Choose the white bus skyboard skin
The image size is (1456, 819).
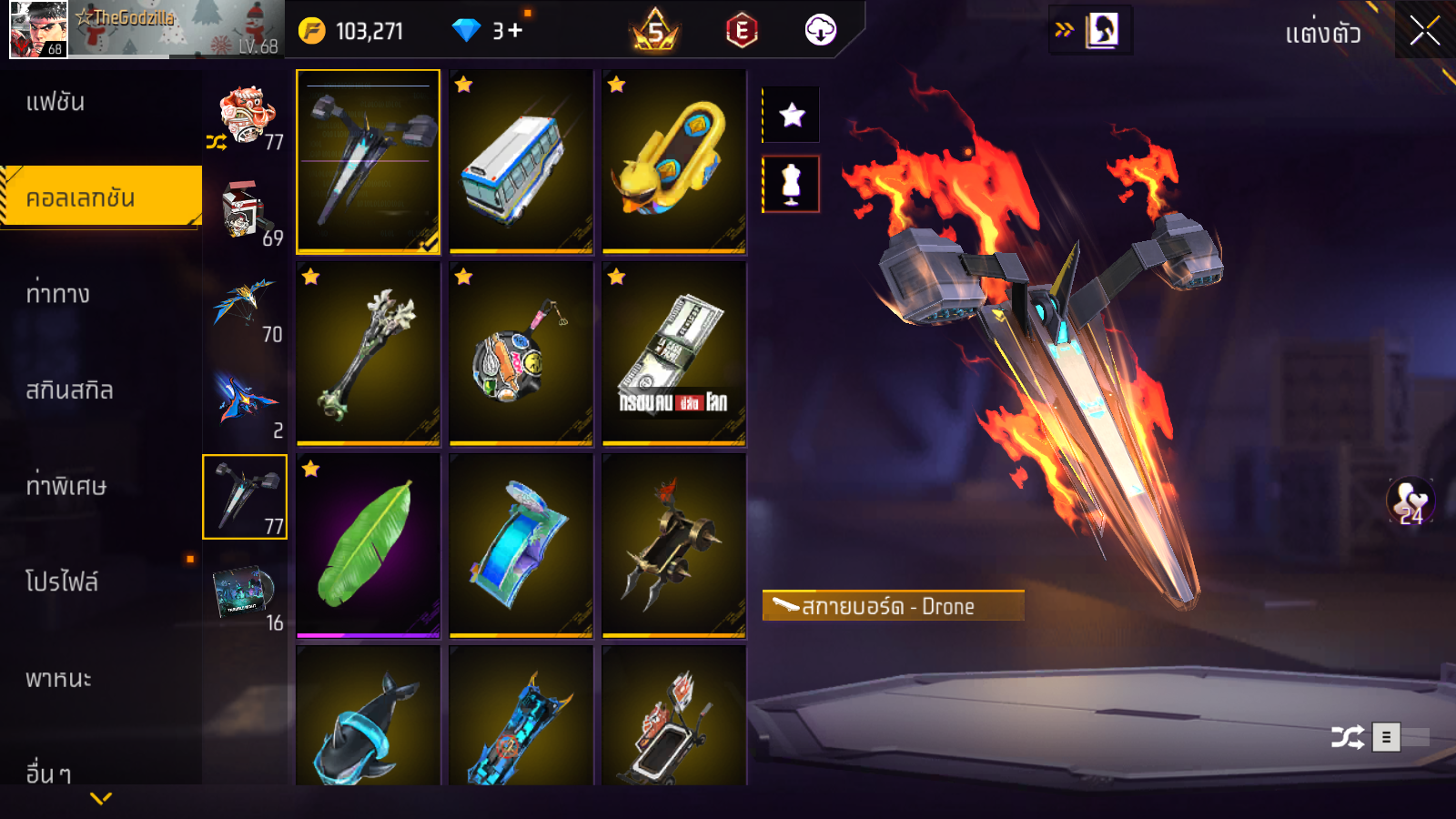(x=521, y=161)
